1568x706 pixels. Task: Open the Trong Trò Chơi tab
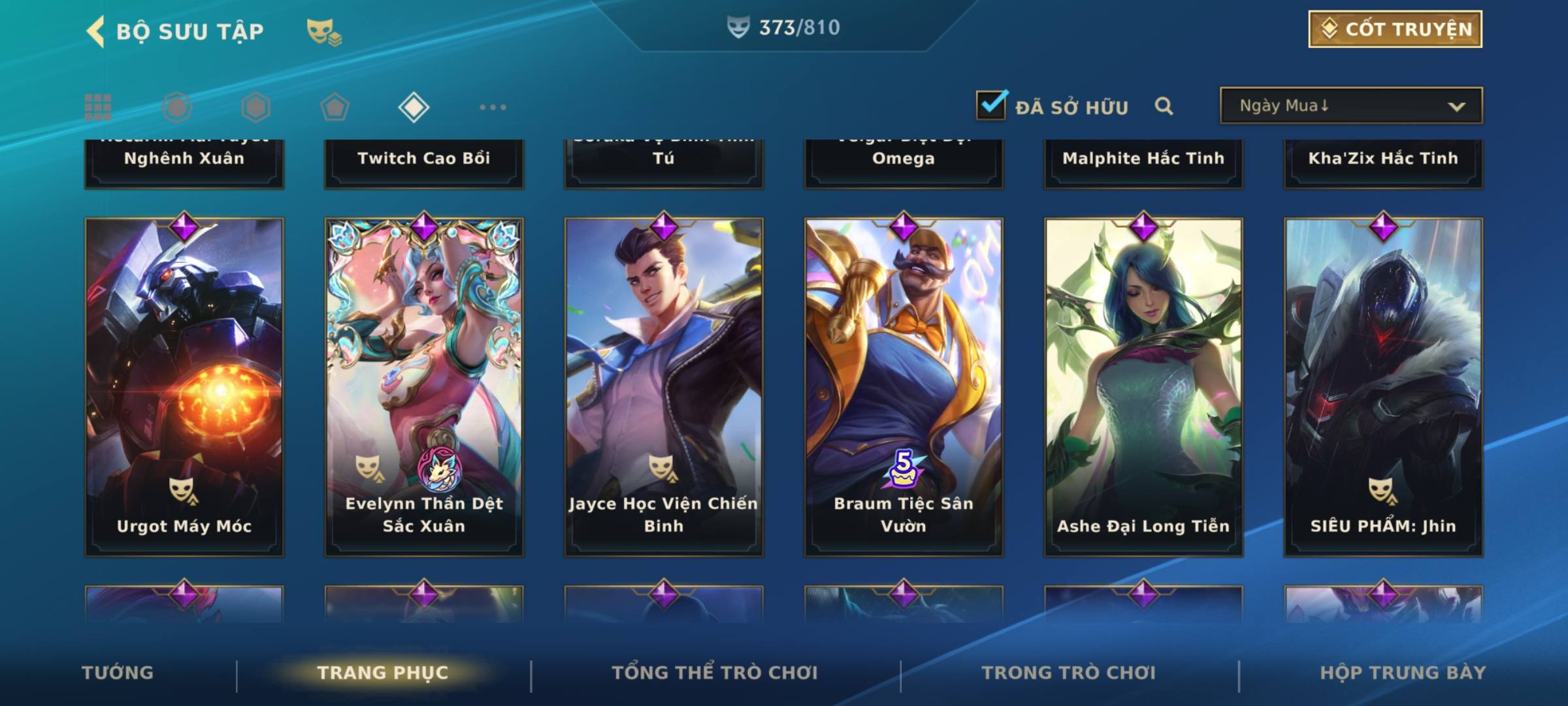(x=1069, y=673)
